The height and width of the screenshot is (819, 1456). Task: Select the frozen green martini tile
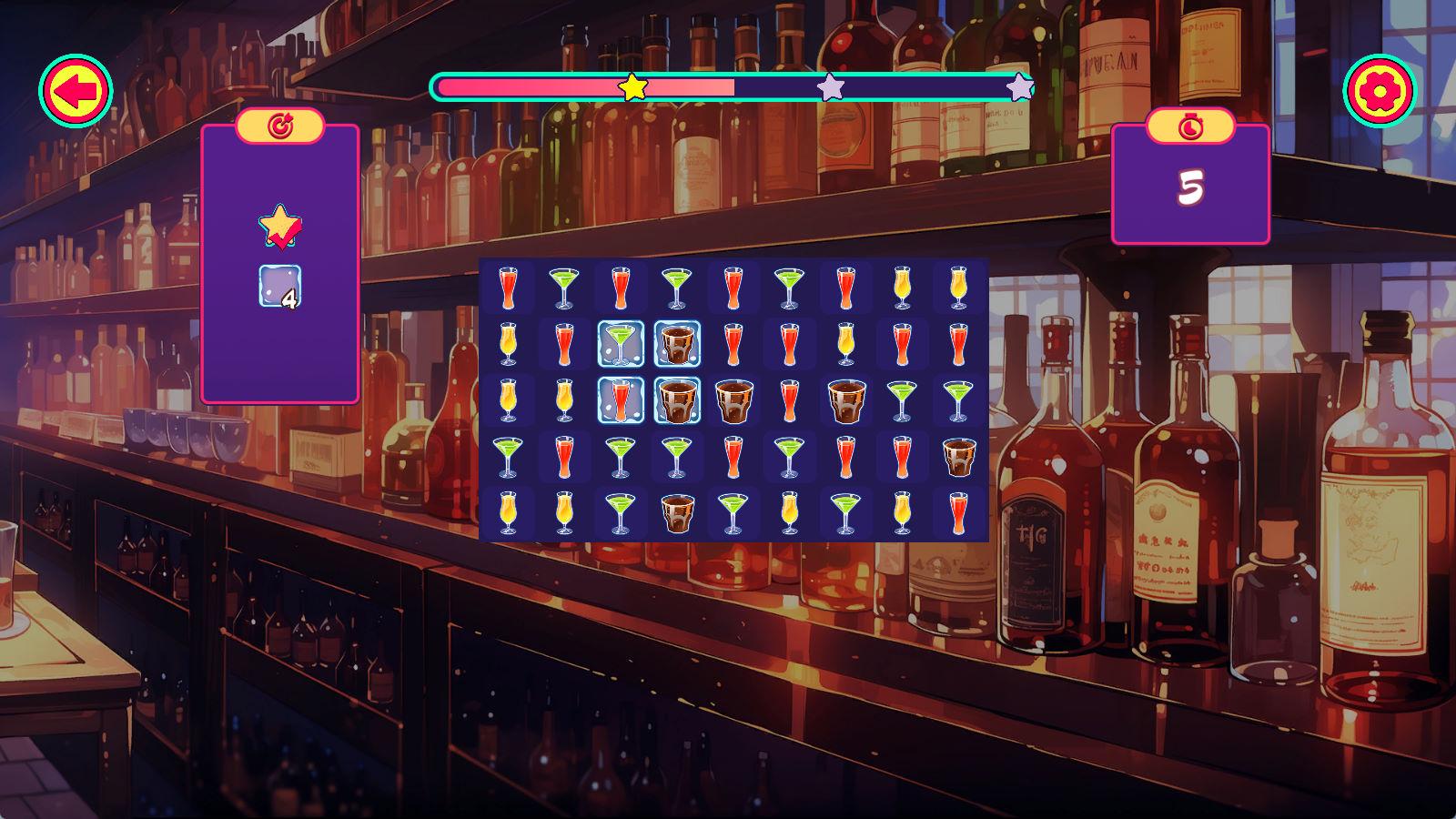tap(621, 344)
